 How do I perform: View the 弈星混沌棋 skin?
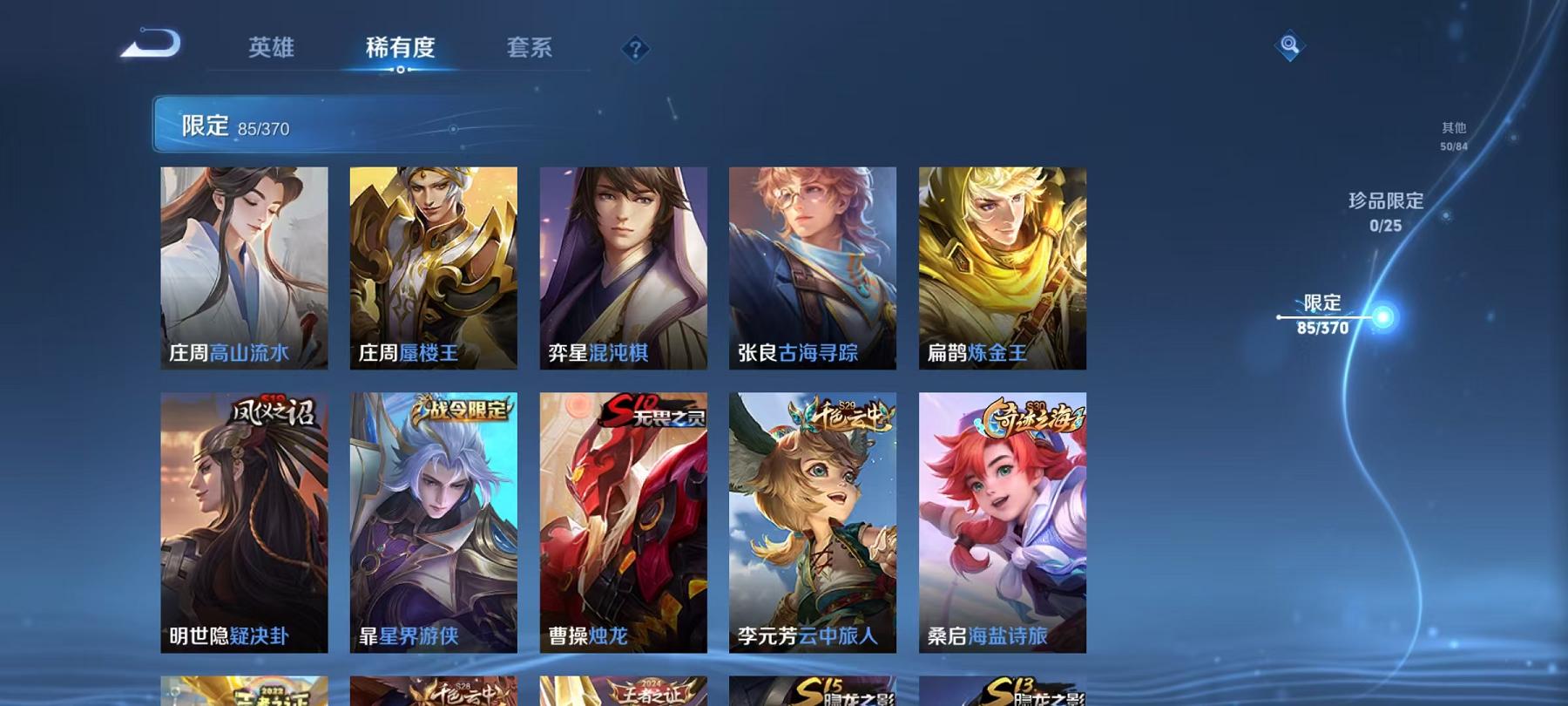(624, 266)
